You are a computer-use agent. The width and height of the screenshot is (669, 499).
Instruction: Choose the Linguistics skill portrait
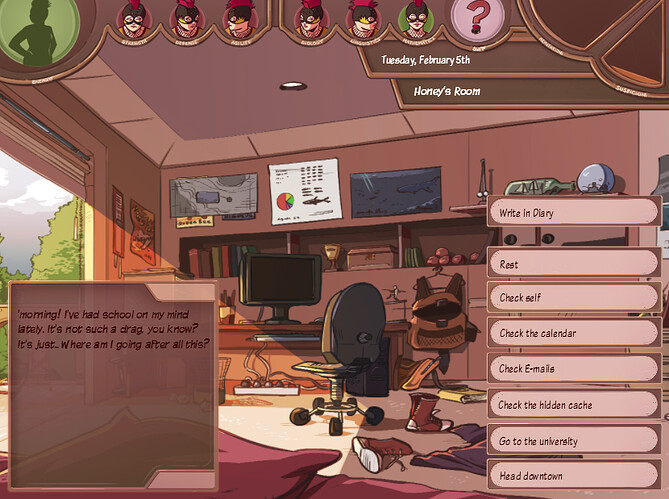pos(361,19)
